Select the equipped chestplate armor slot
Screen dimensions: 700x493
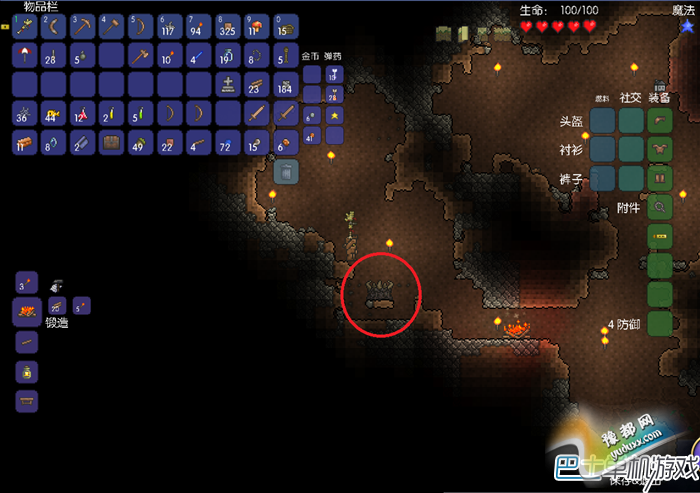coord(659,150)
